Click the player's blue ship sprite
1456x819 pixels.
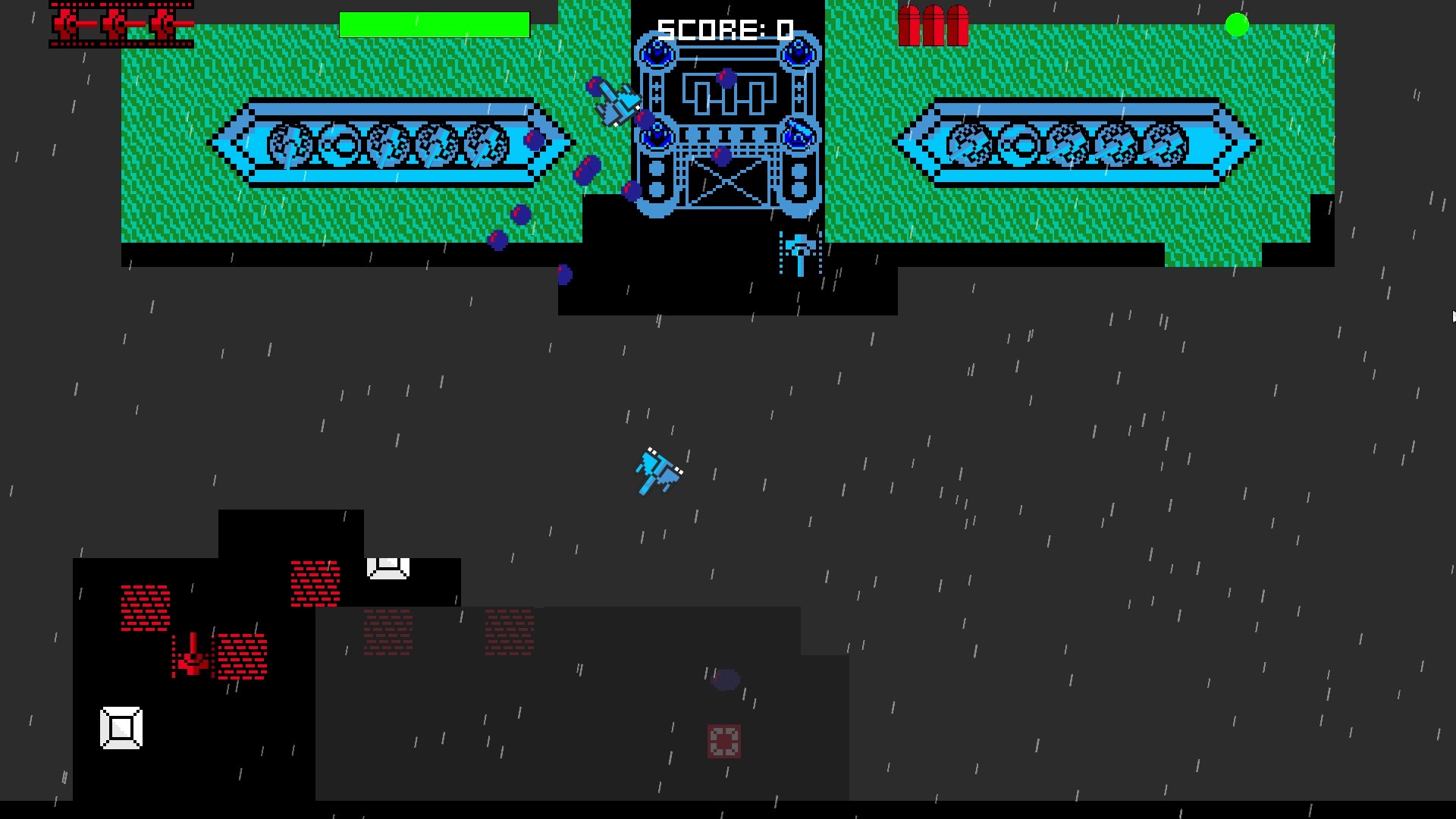(658, 470)
